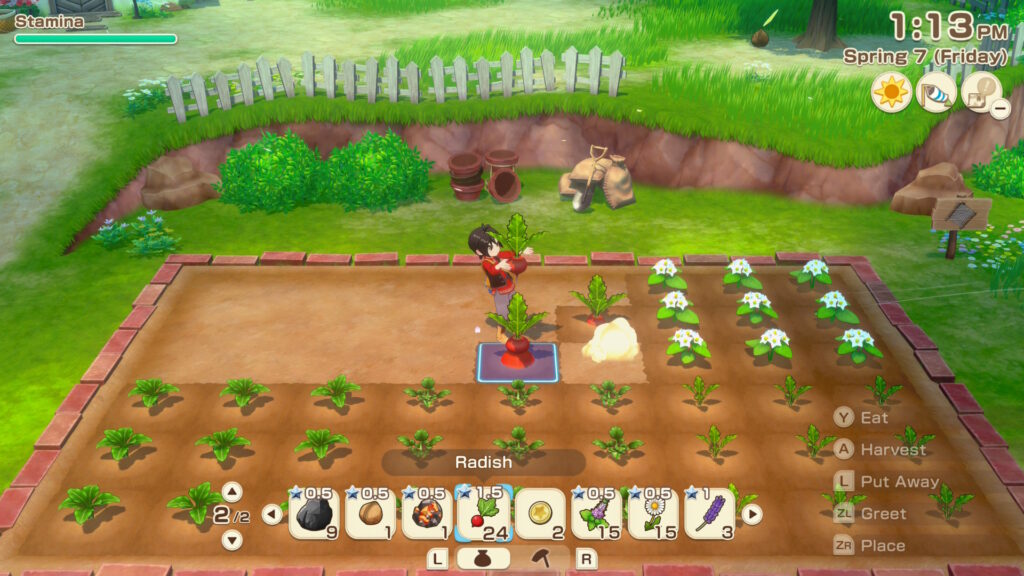1024x576 pixels.
Task: Show next hotbar items with right arrow
Action: tap(751, 514)
